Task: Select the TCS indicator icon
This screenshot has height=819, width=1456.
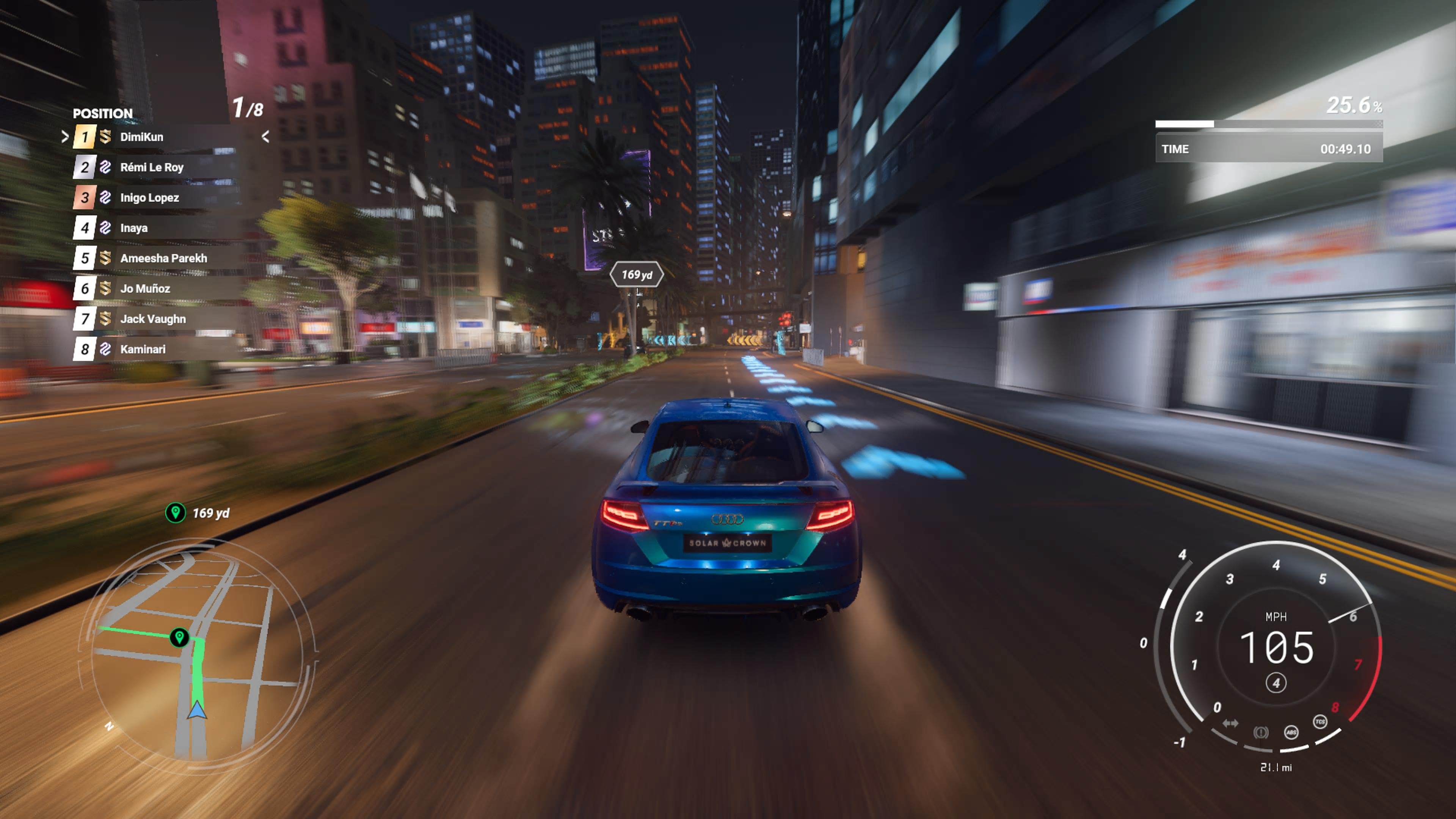Action: coord(1320,722)
